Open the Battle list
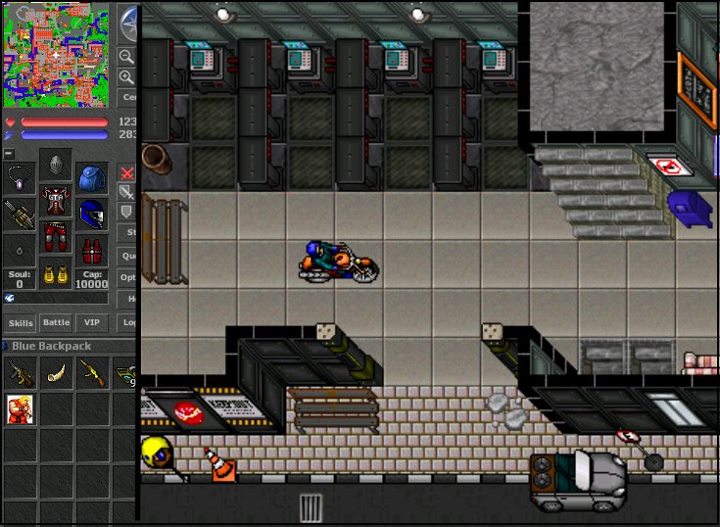 pyautogui.click(x=56, y=323)
